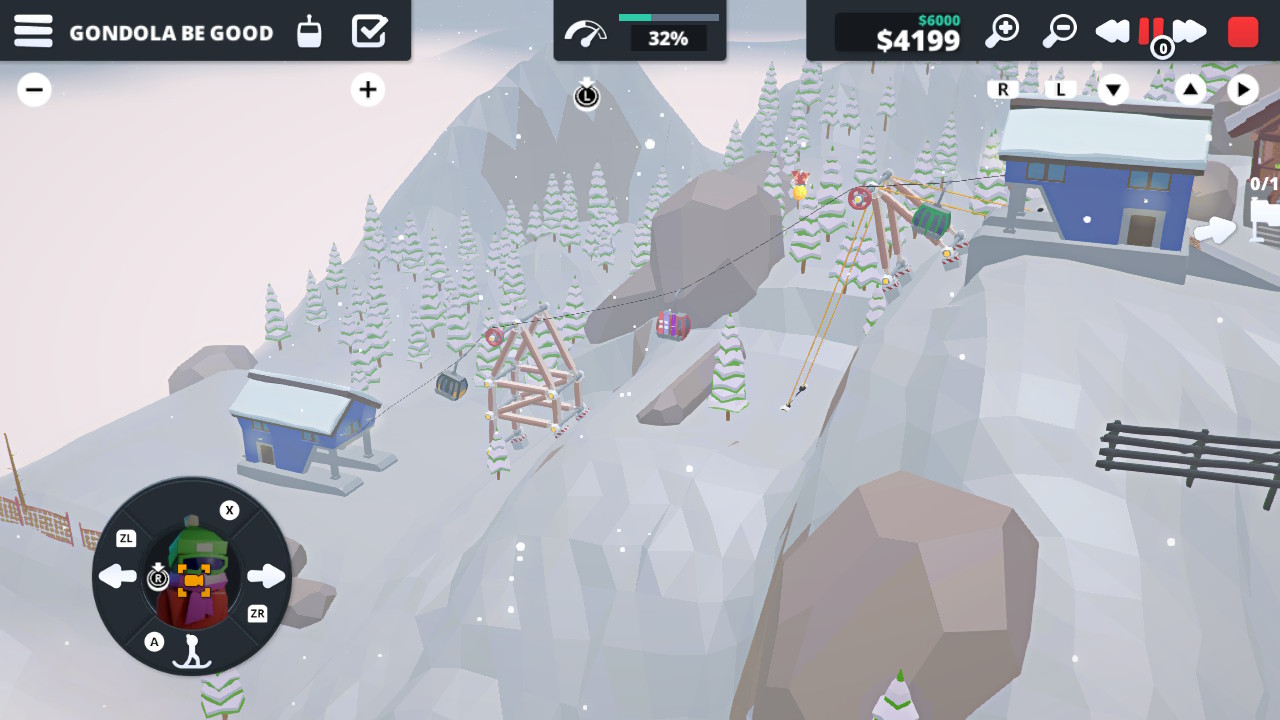
Task: Slow down the simulation speed
Action: tap(1112, 31)
